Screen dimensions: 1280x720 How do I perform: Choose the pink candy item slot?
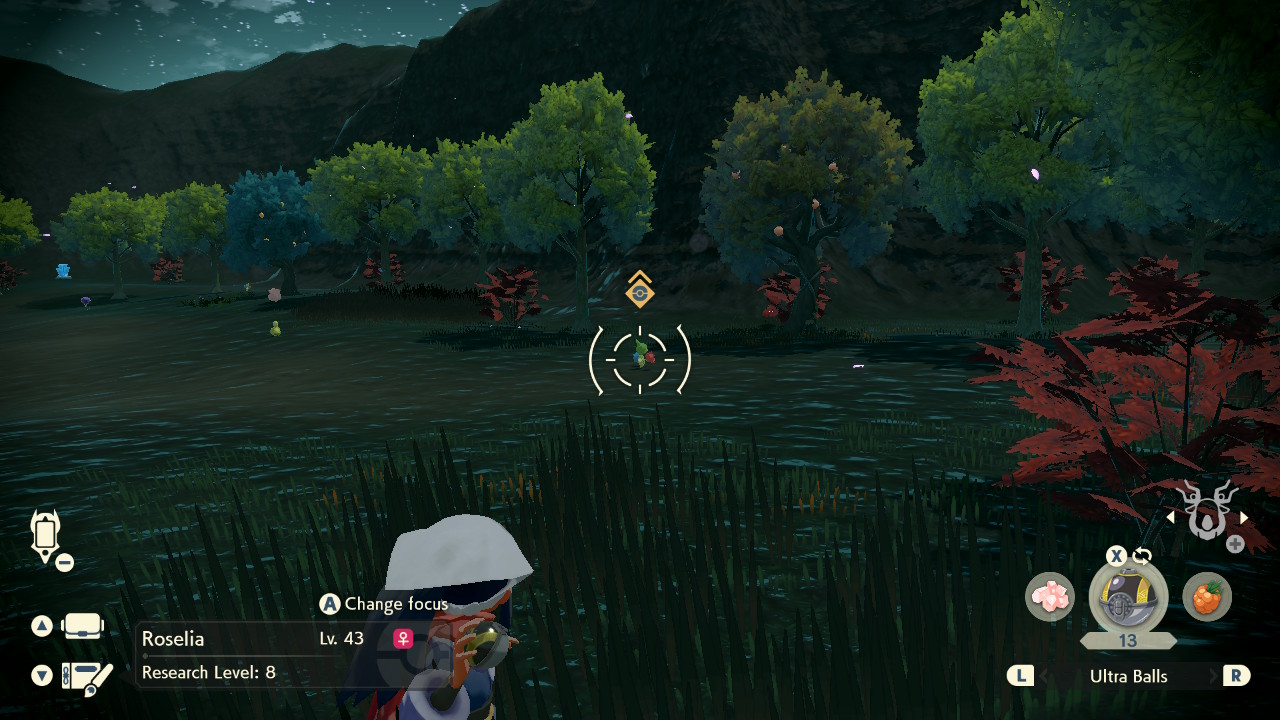1049,597
